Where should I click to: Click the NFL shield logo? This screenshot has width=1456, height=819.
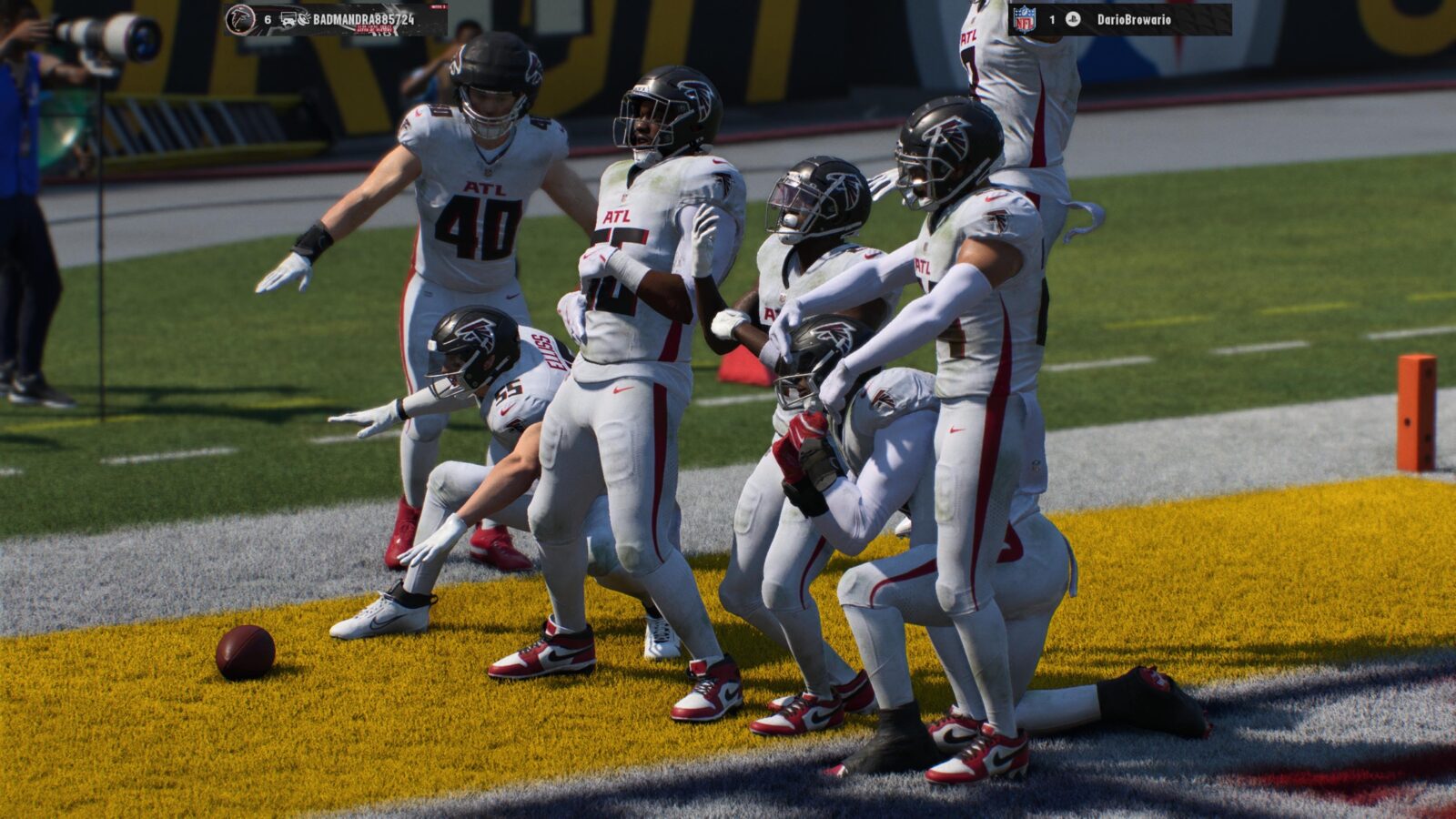(1024, 19)
